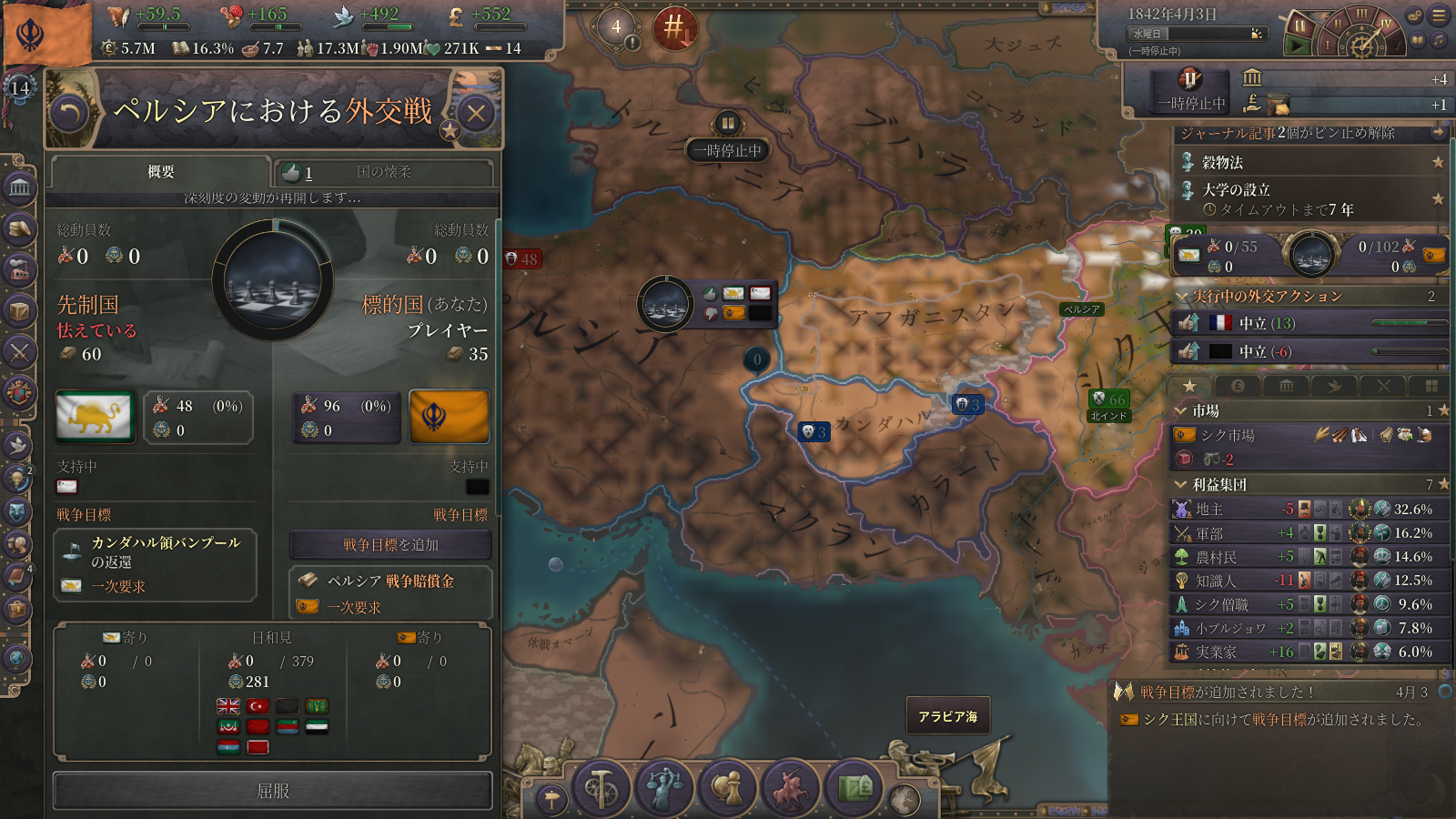Select the orange Sikh Empire flag
The image size is (1456, 819).
[450, 417]
